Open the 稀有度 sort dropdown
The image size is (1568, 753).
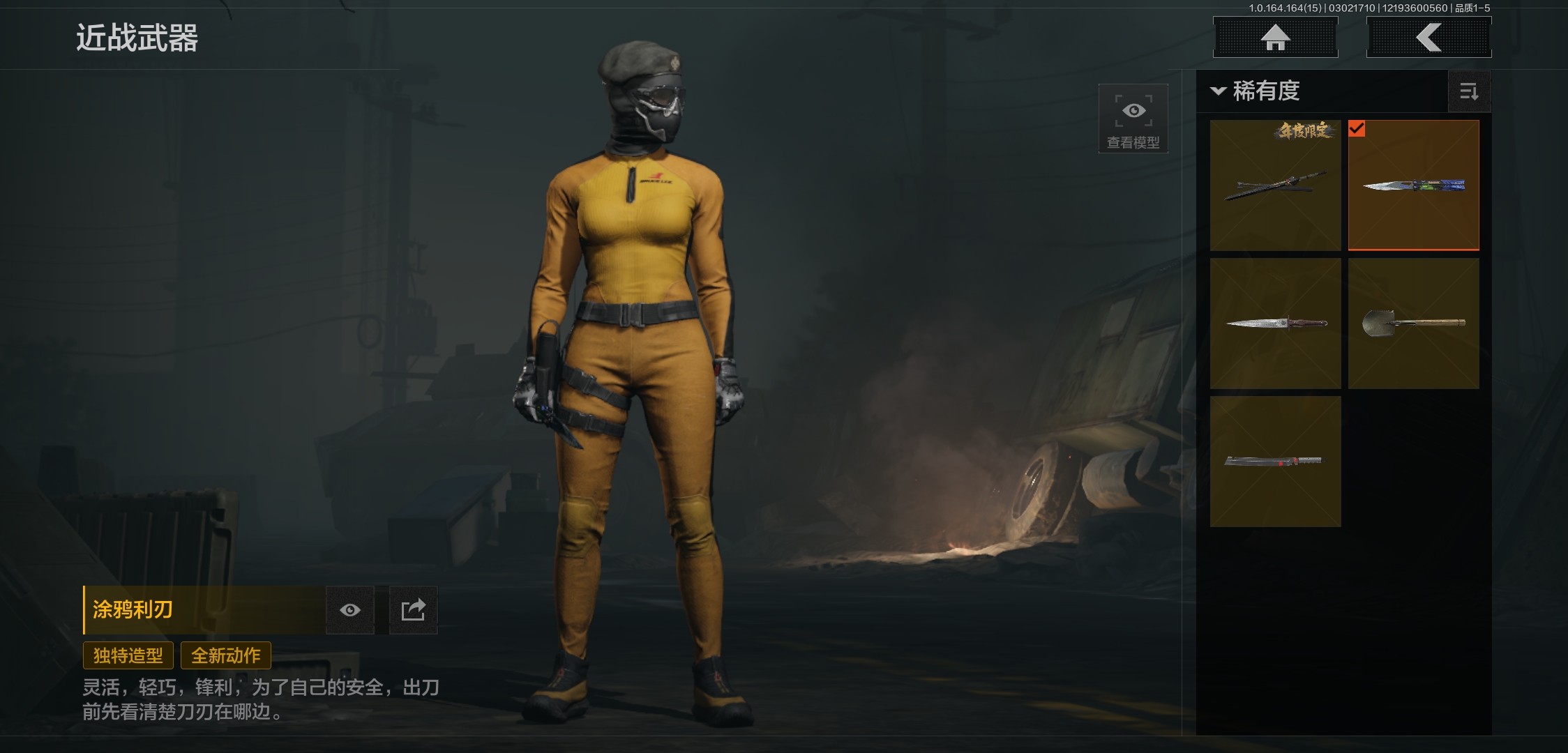coord(1257,91)
